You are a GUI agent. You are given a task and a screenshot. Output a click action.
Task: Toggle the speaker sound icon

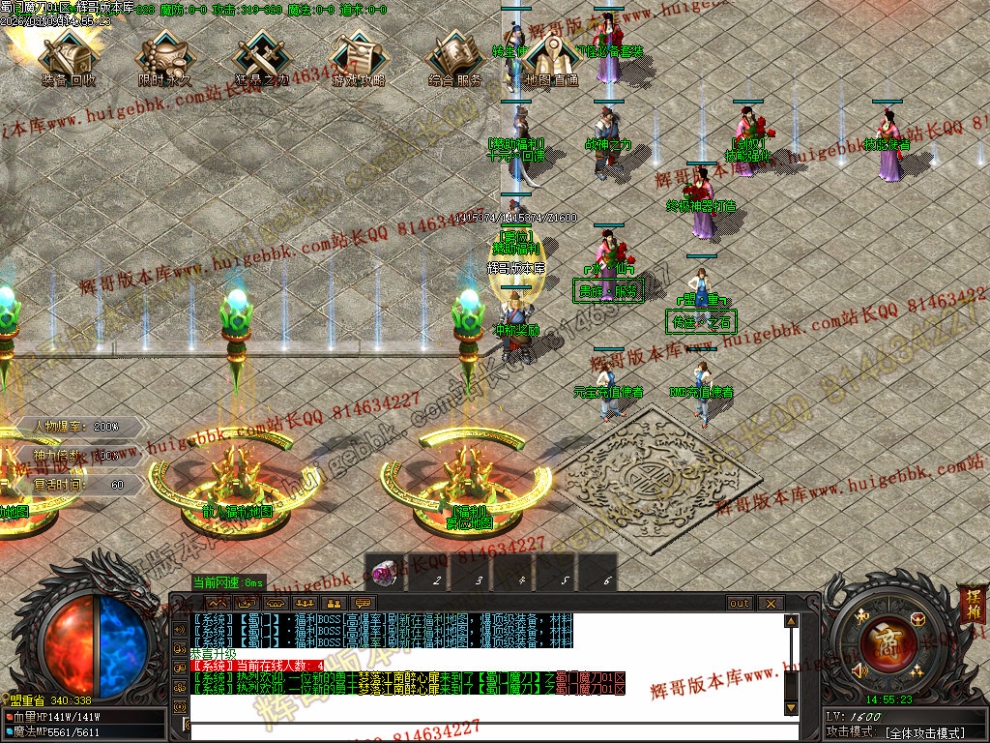(x=857, y=671)
